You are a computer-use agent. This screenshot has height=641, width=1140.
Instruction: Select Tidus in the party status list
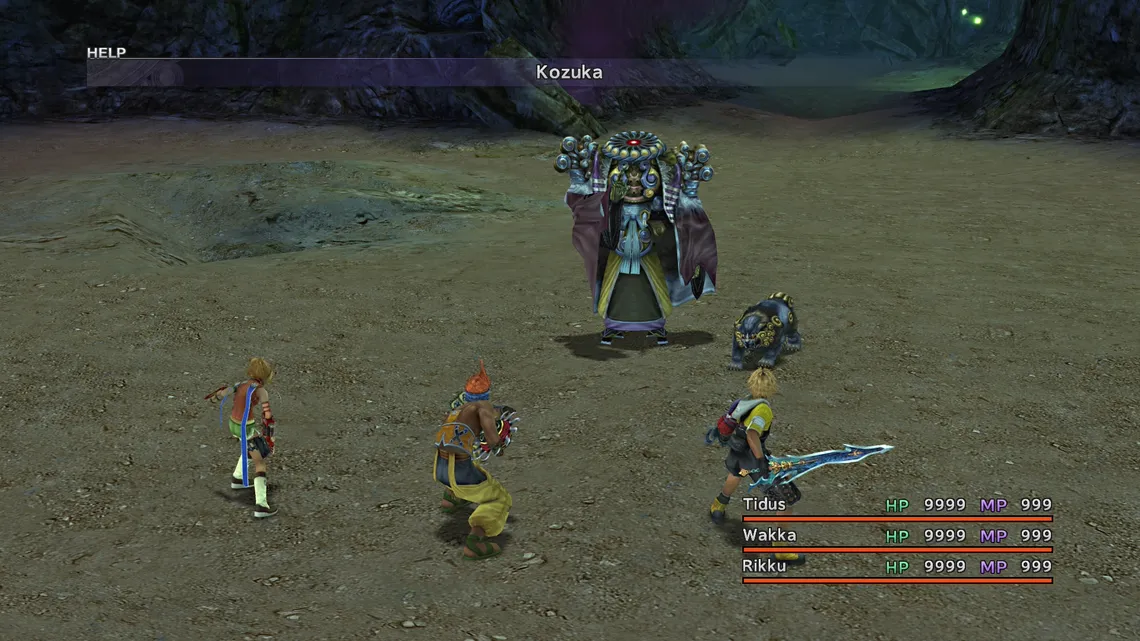point(765,505)
